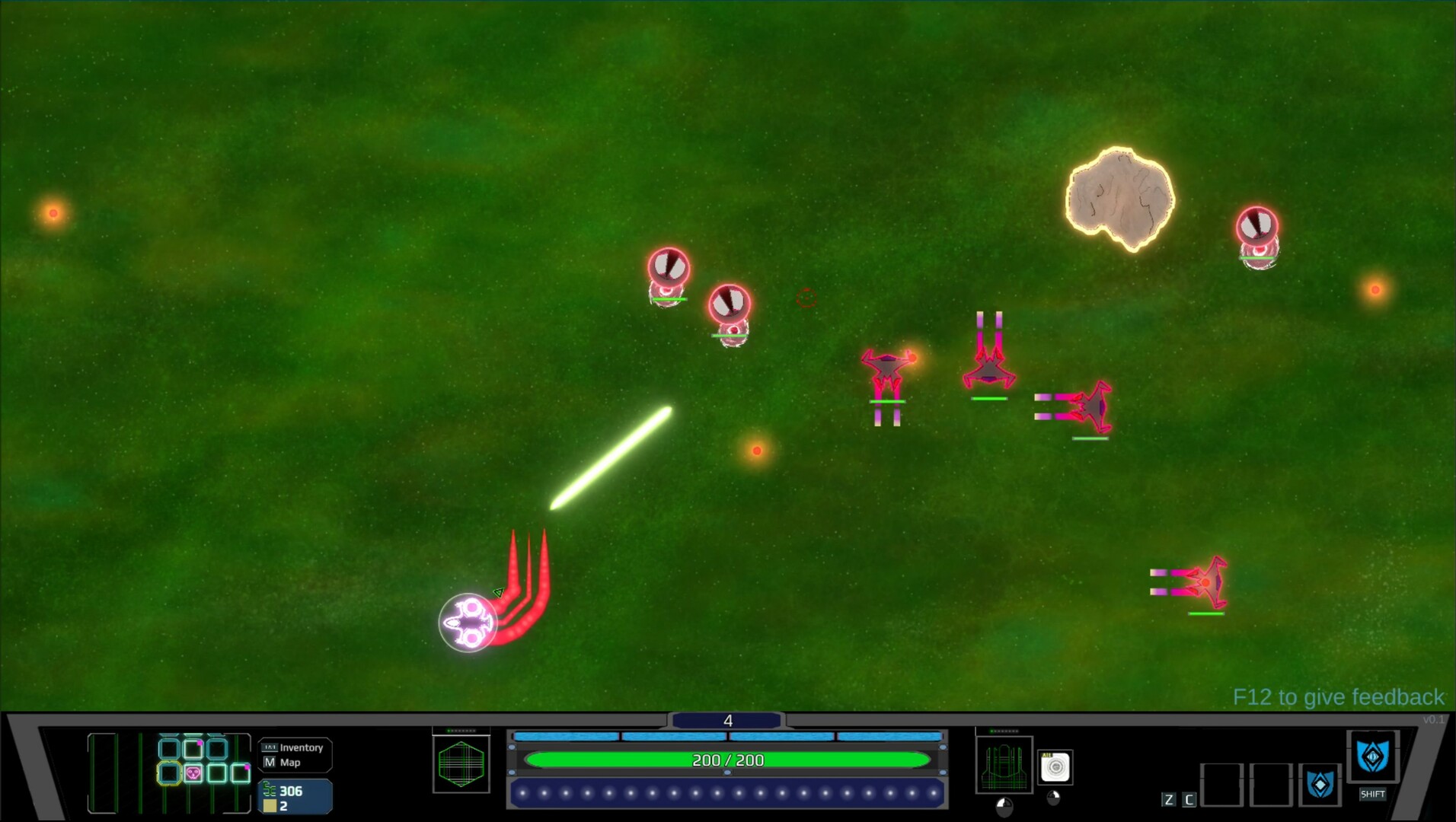1456x822 pixels.
Task: Select the pink skull item in the inventory grid
Action: tap(192, 773)
